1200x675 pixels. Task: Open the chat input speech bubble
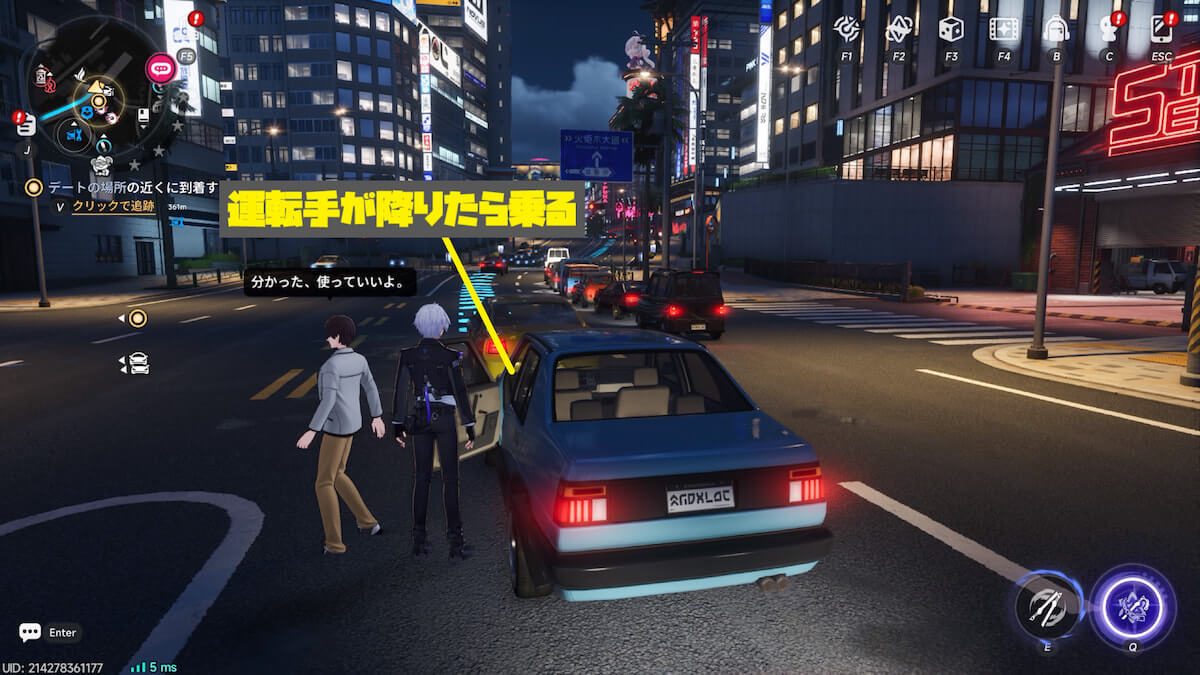pos(30,632)
